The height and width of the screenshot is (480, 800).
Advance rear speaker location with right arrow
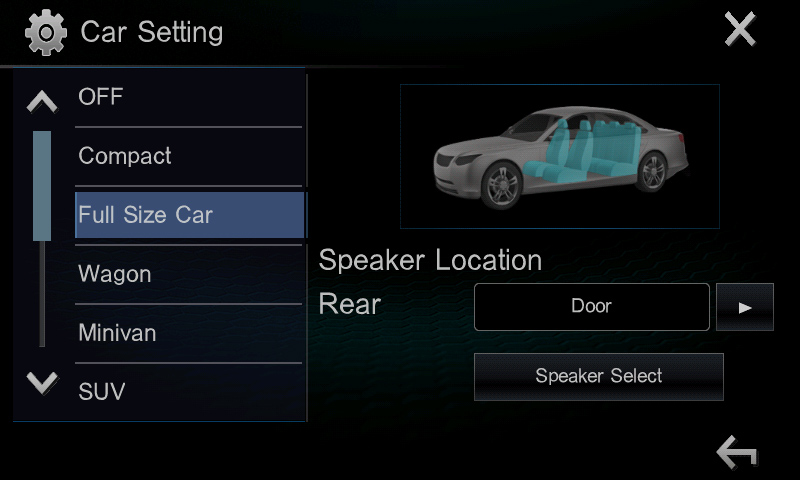tap(745, 307)
